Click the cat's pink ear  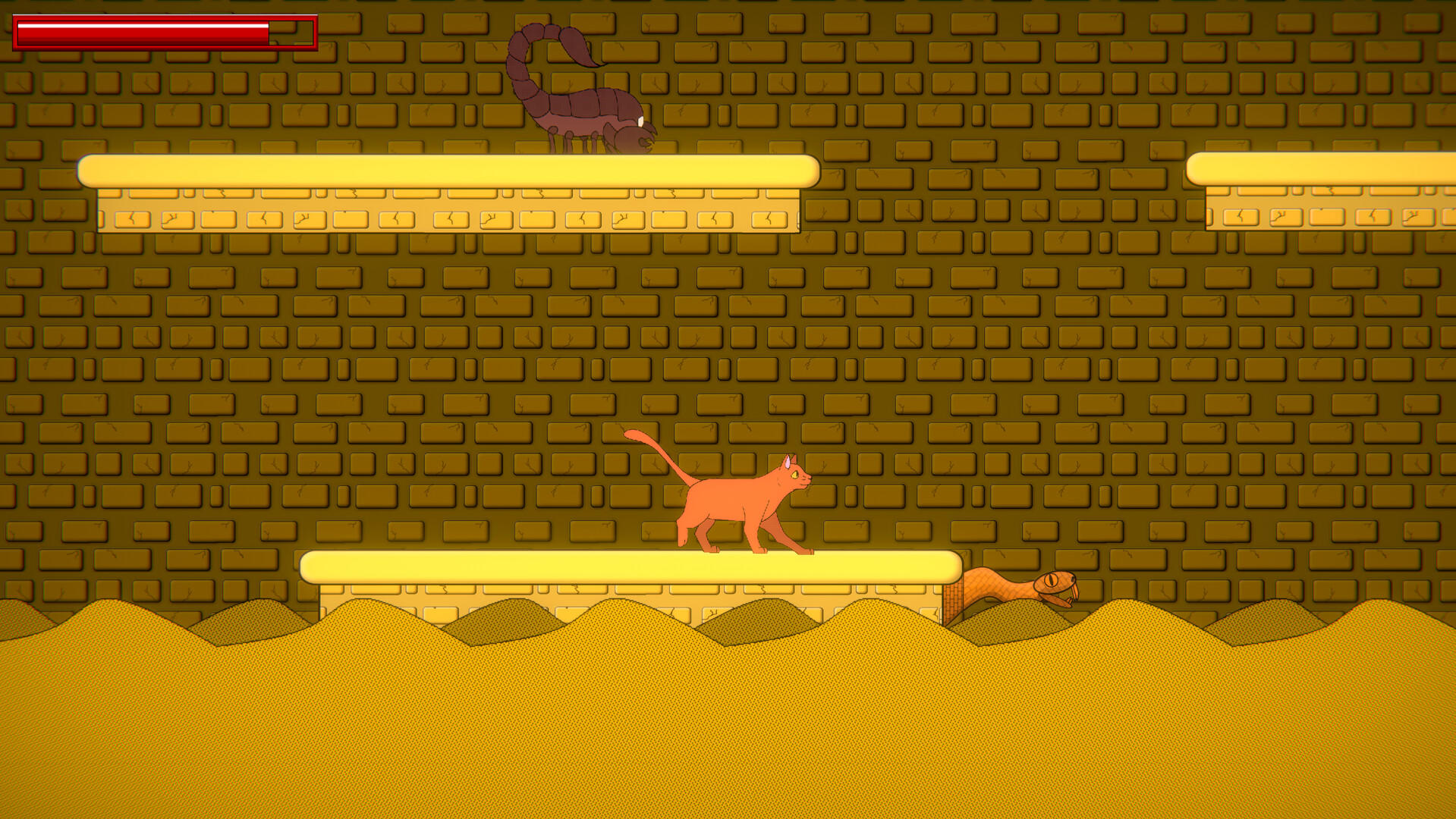point(788,460)
